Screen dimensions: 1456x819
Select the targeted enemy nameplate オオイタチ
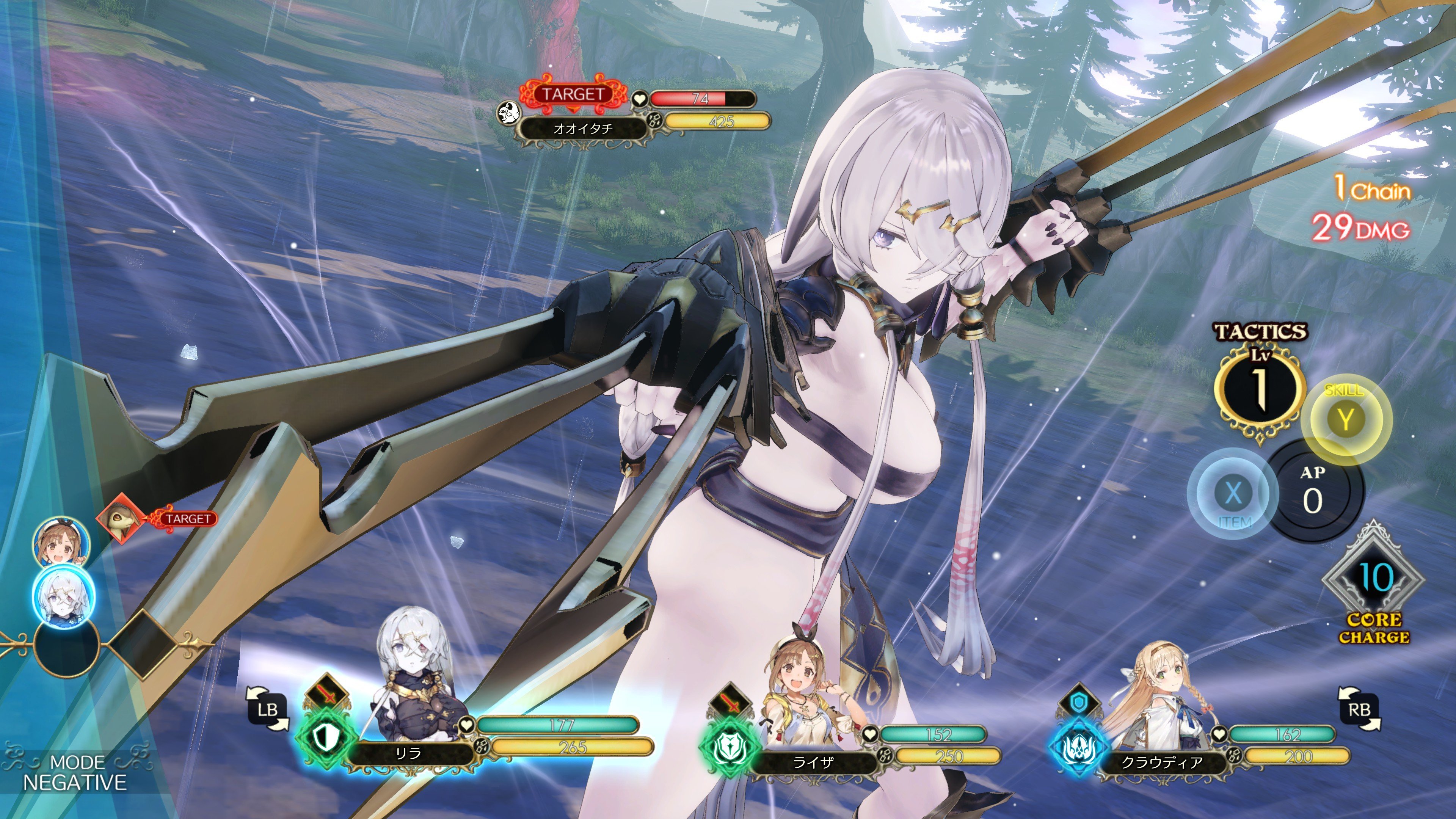583,129
